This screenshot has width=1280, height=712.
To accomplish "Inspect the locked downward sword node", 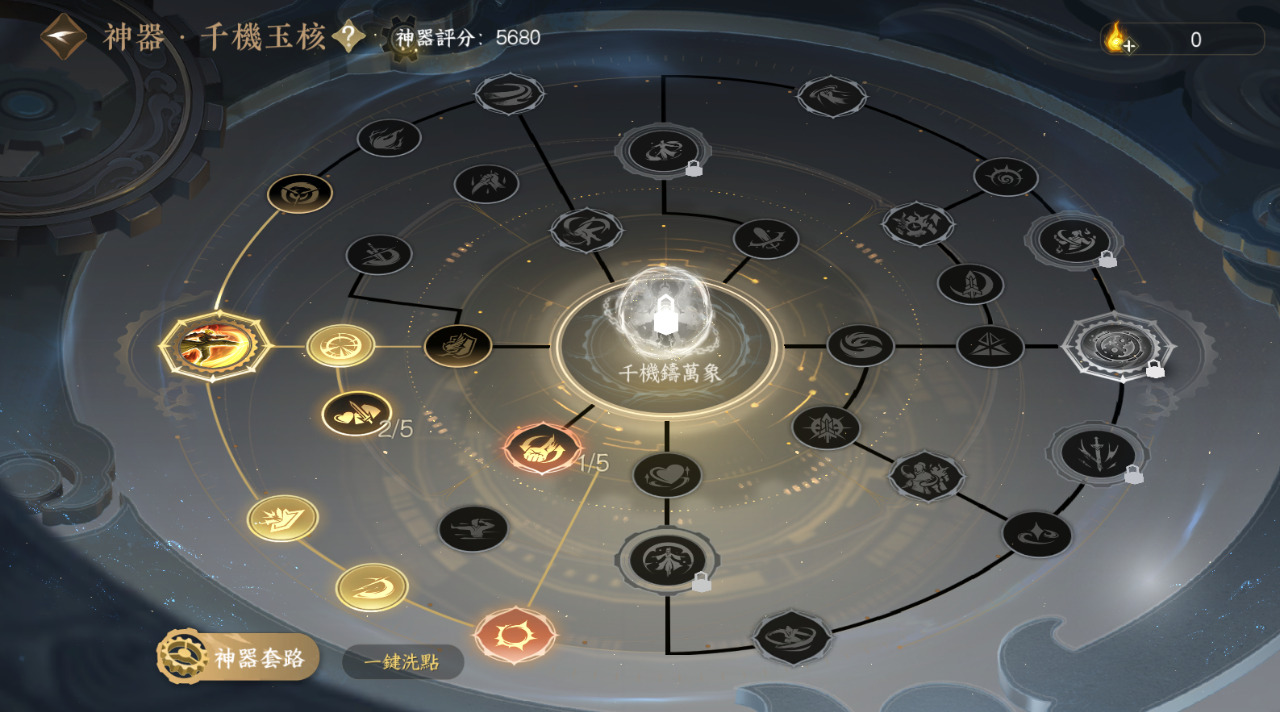I will click(x=1097, y=454).
